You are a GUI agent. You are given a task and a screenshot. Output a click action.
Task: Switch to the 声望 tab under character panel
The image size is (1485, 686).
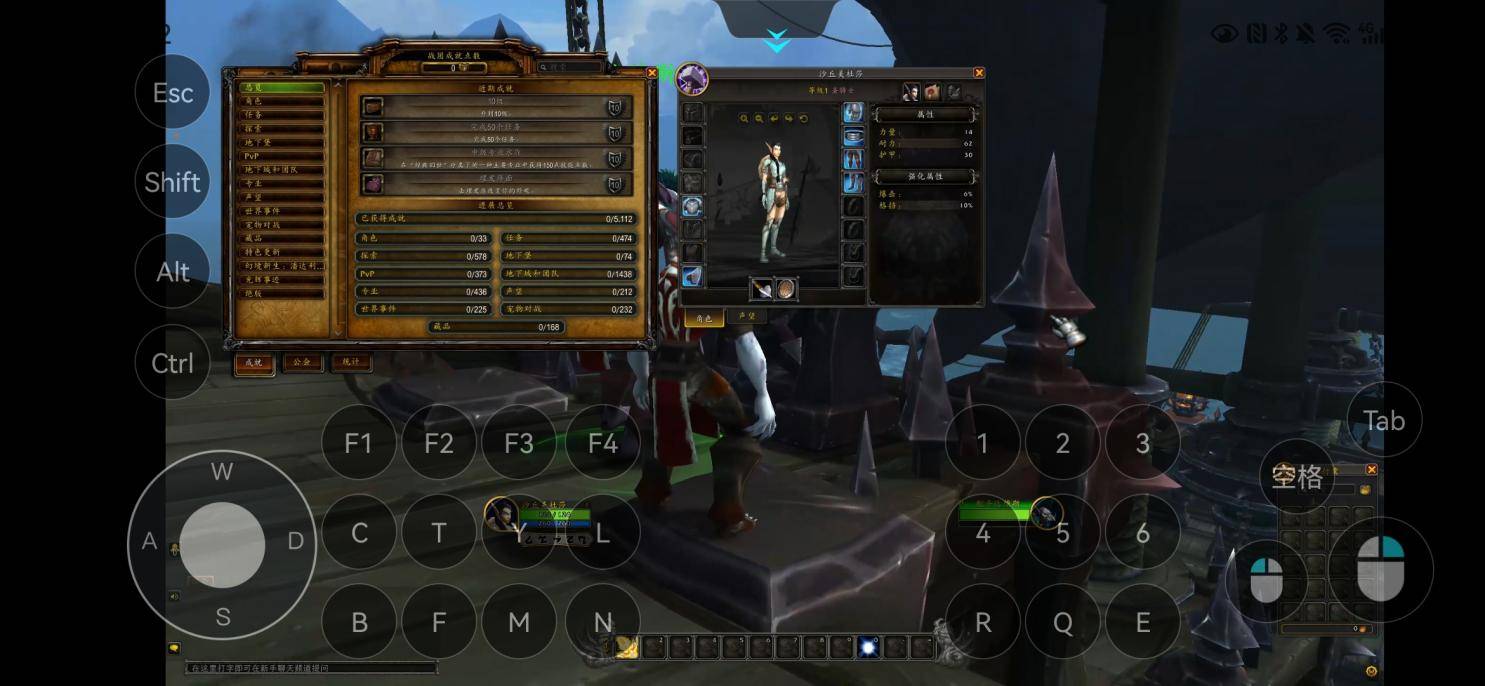pos(746,317)
